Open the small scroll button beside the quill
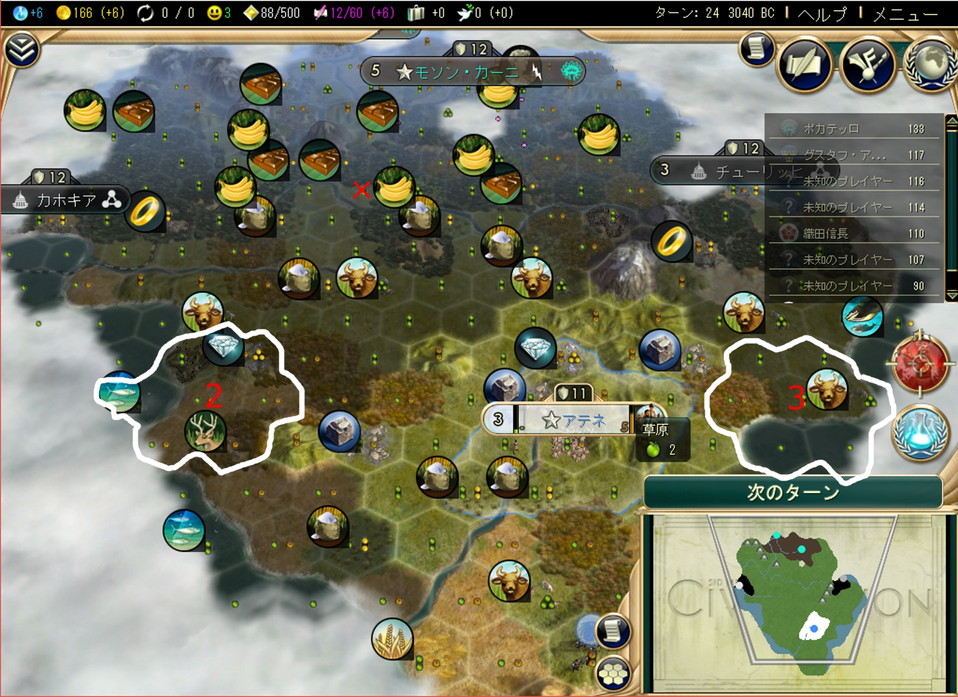Image resolution: width=958 pixels, height=697 pixels. [x=757, y=49]
